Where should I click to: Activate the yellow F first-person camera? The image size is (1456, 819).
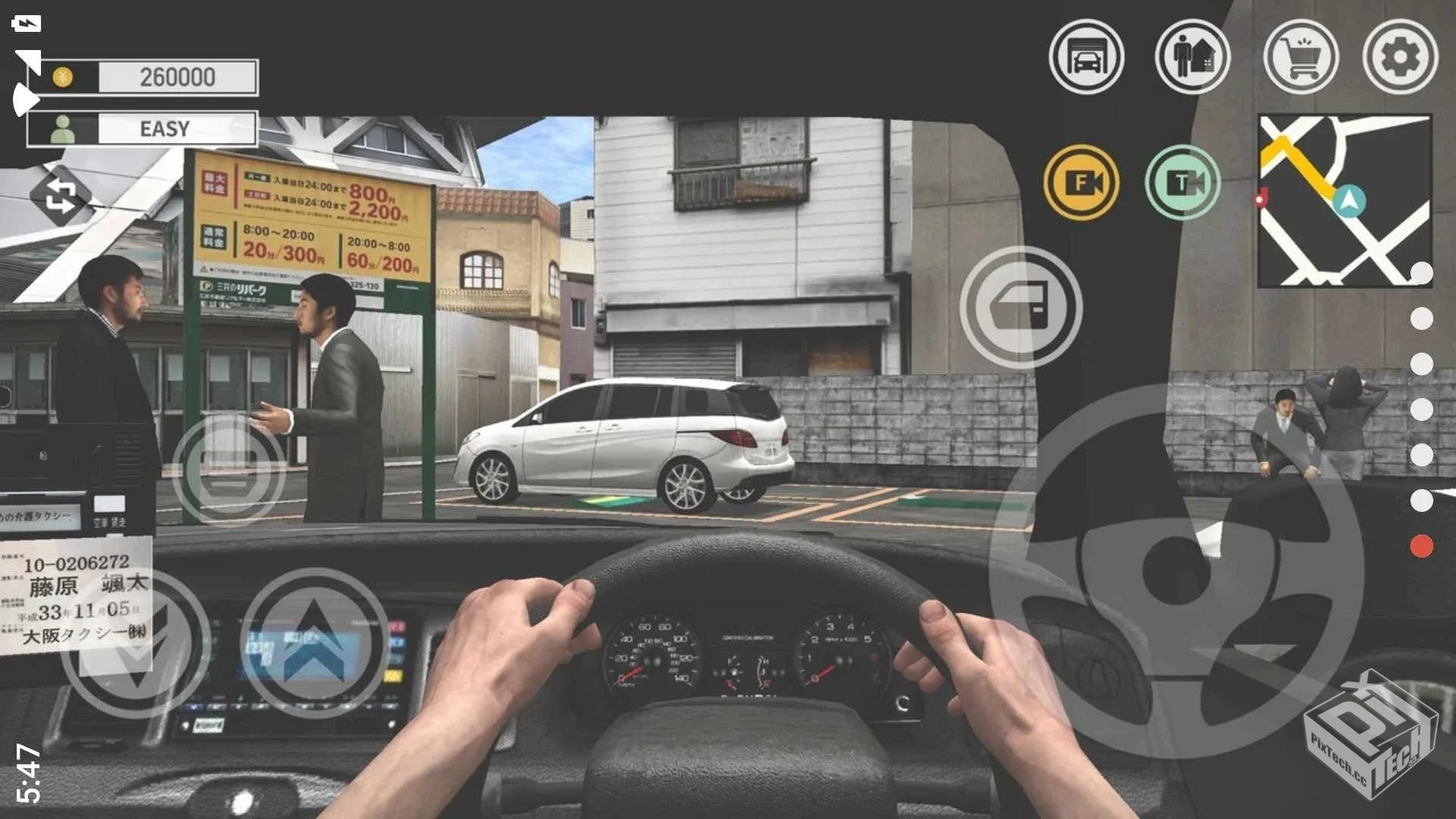click(1082, 184)
